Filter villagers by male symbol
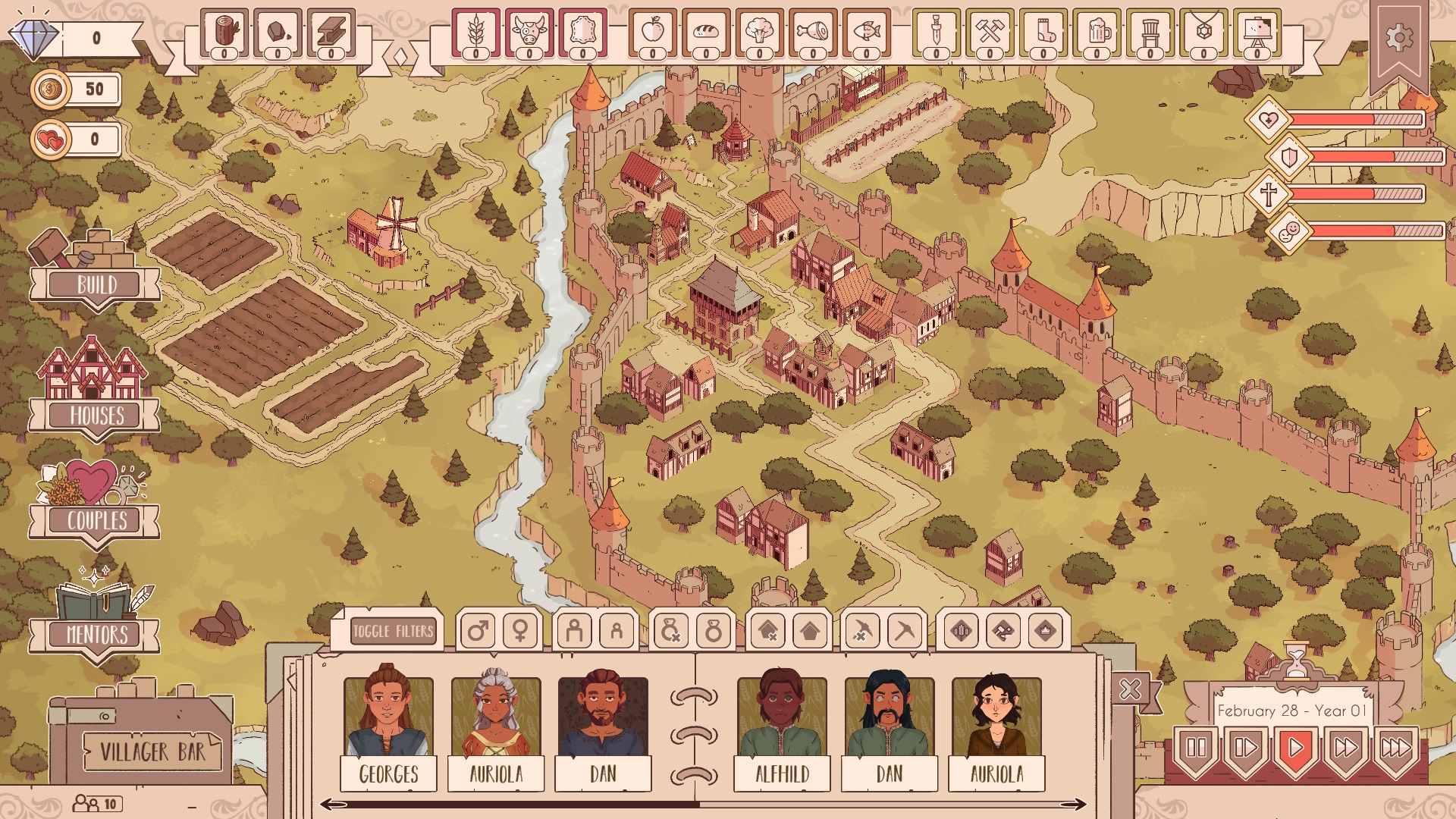Viewport: 1456px width, 819px height. [x=478, y=631]
